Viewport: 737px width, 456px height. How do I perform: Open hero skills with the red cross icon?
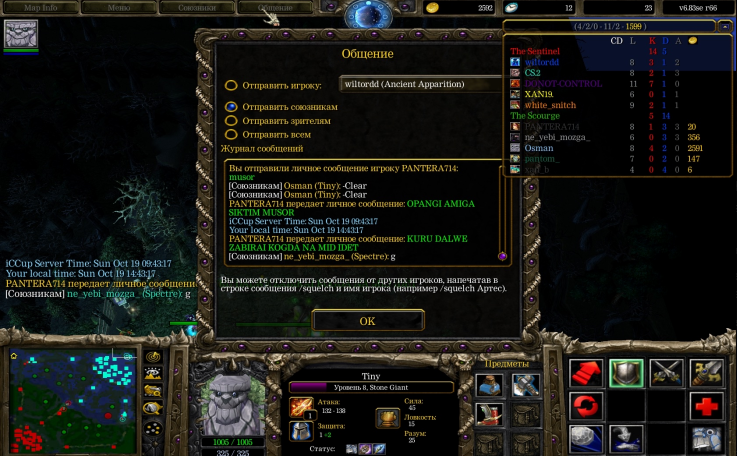(707, 406)
